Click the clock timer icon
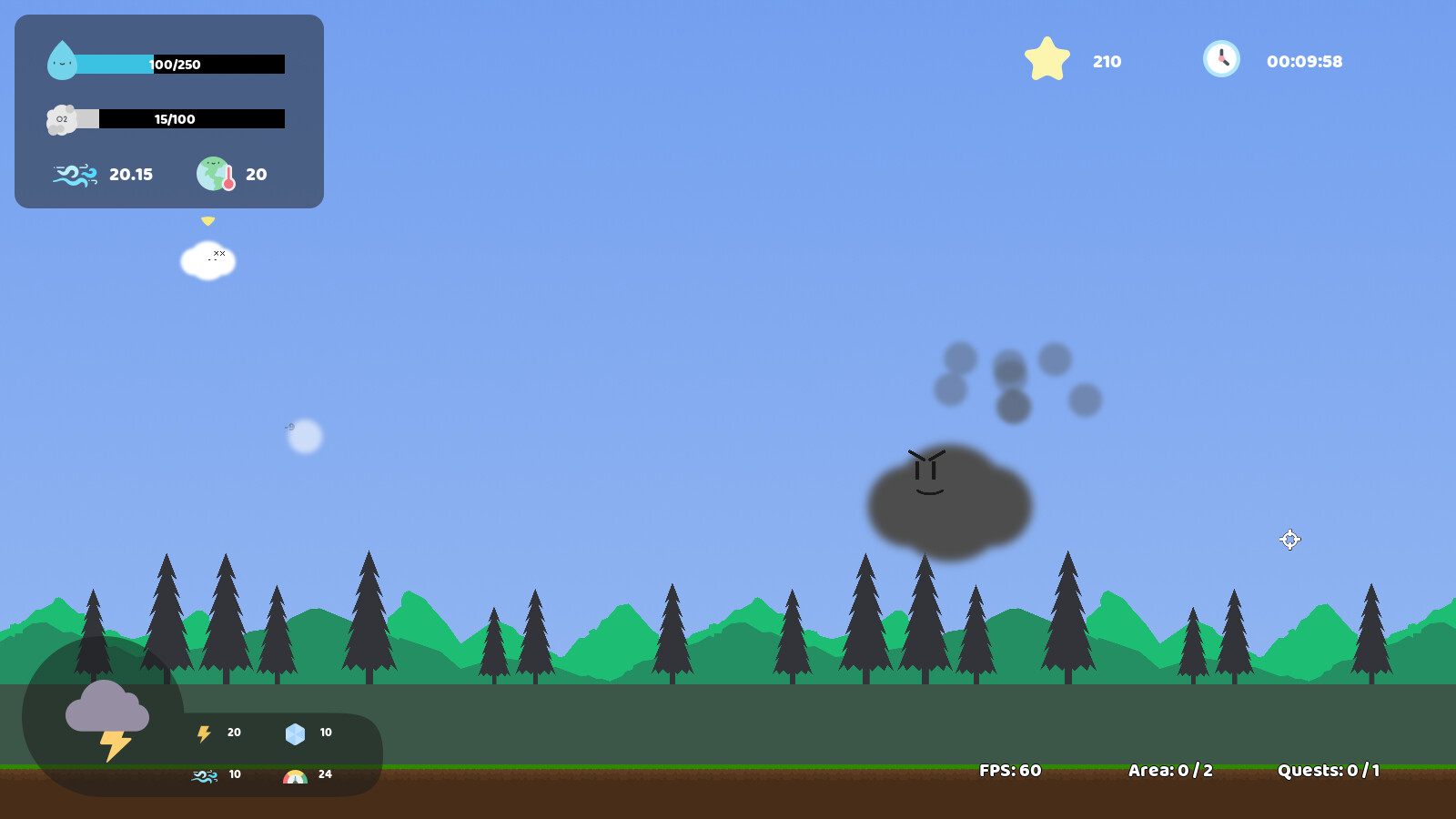The height and width of the screenshot is (819, 1456). click(1220, 58)
